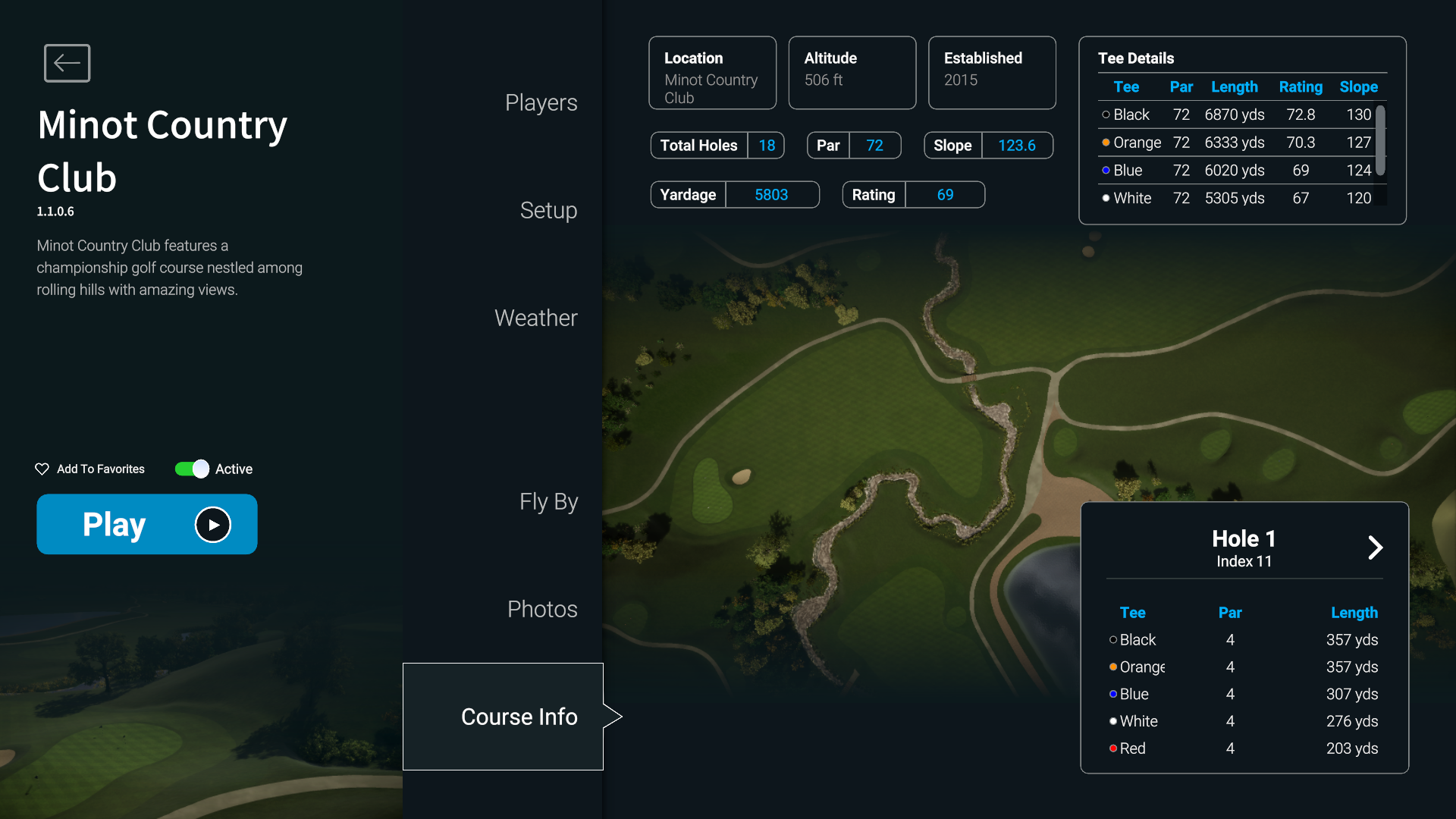
Task: Add Minot Country Club to favorites
Action: tap(90, 469)
